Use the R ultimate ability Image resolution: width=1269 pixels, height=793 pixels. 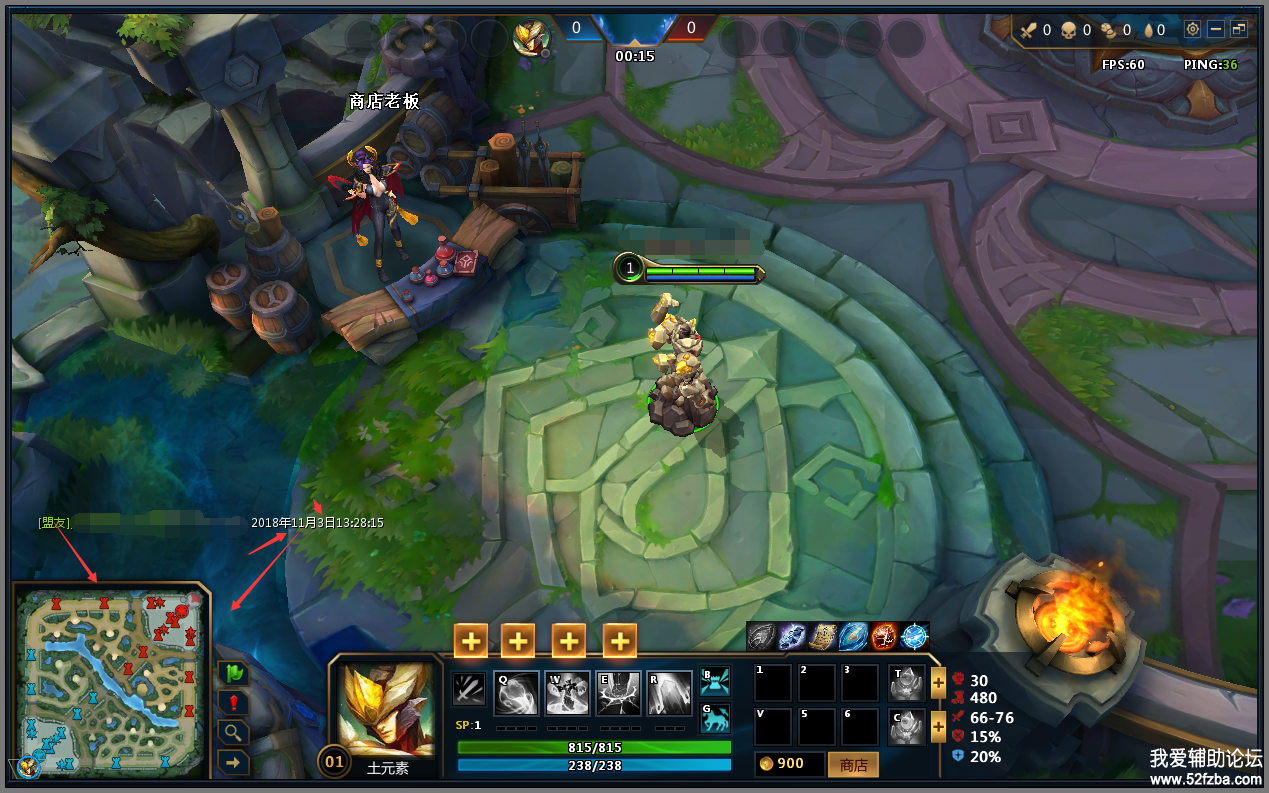coord(669,693)
